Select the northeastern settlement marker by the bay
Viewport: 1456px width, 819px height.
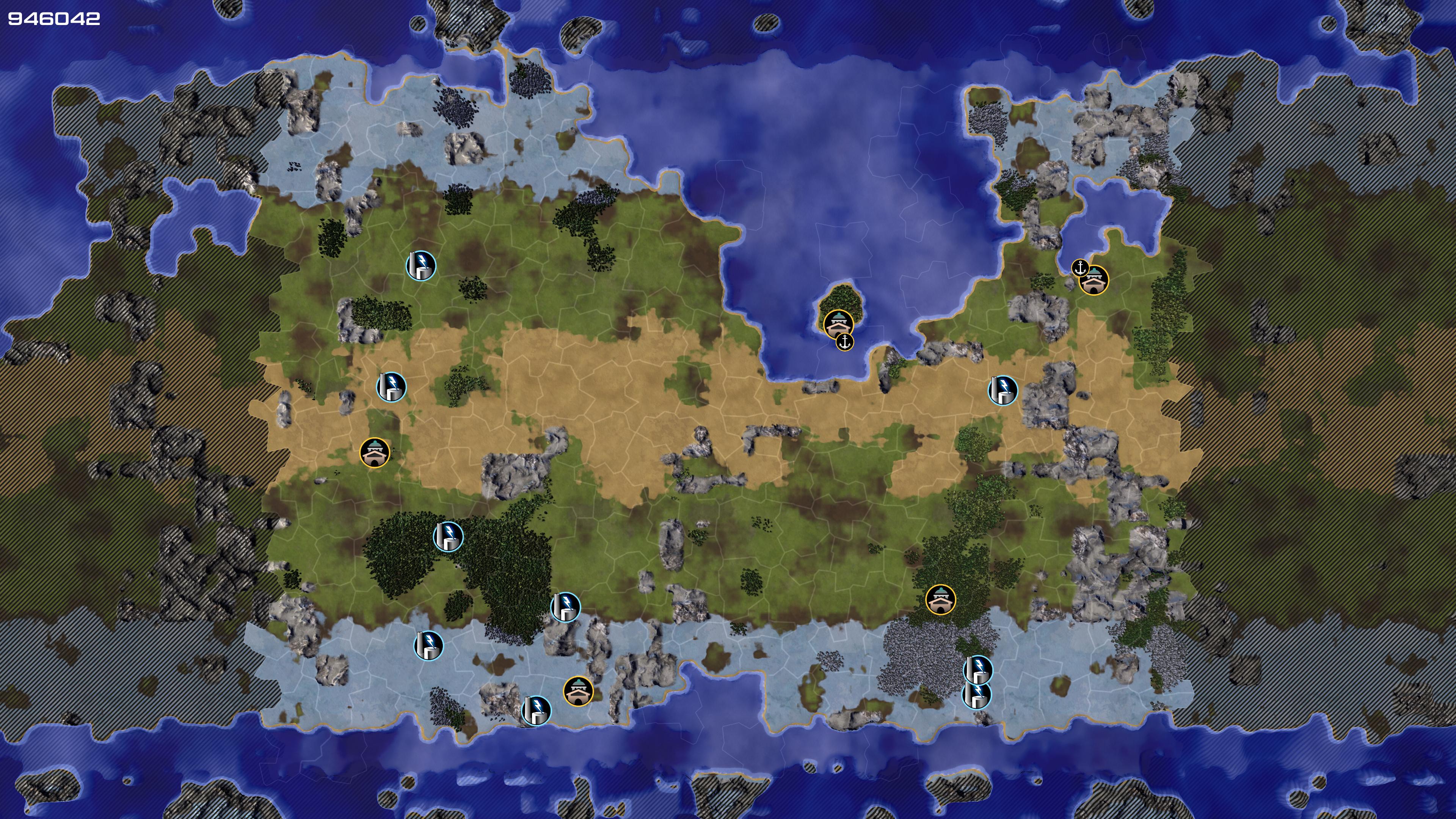point(1094,280)
